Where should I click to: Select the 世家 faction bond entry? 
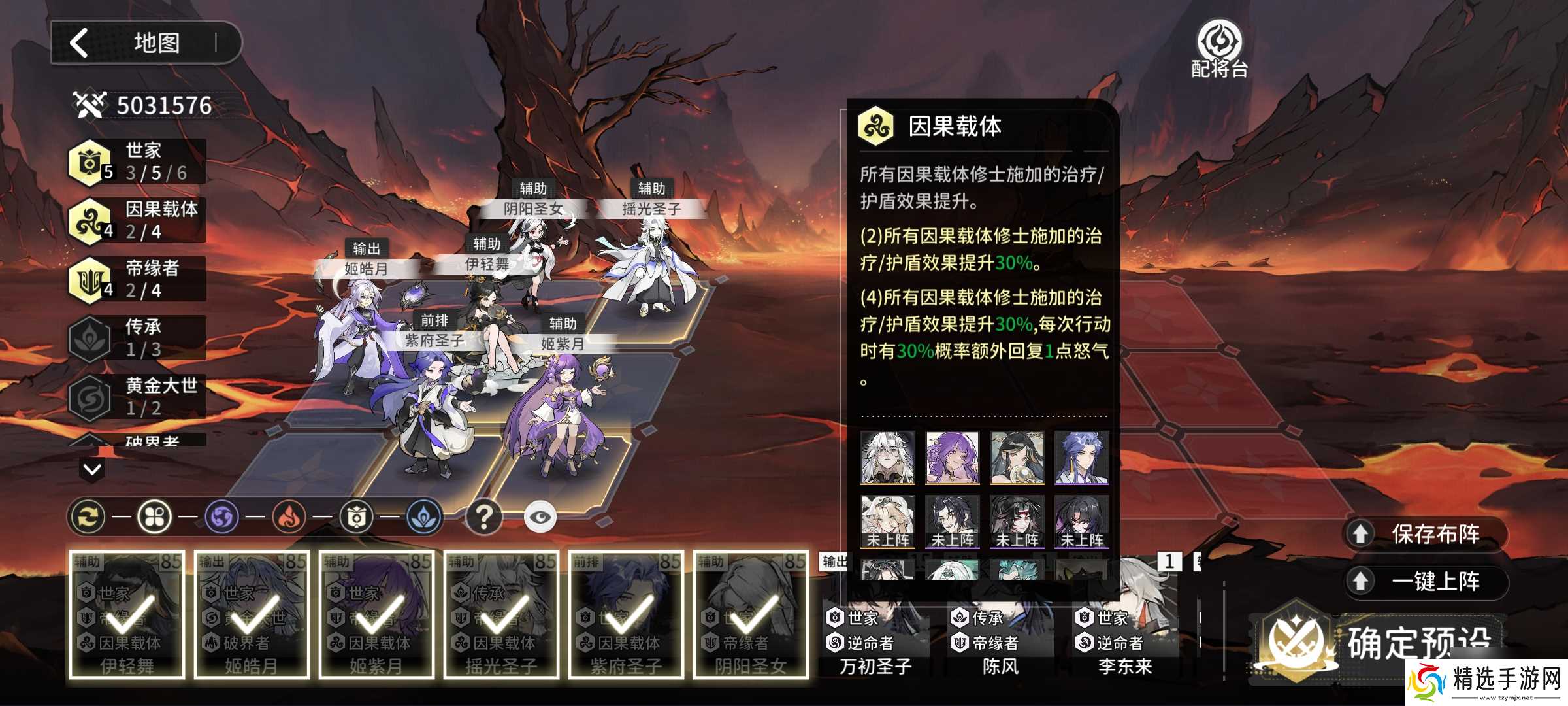point(138,161)
